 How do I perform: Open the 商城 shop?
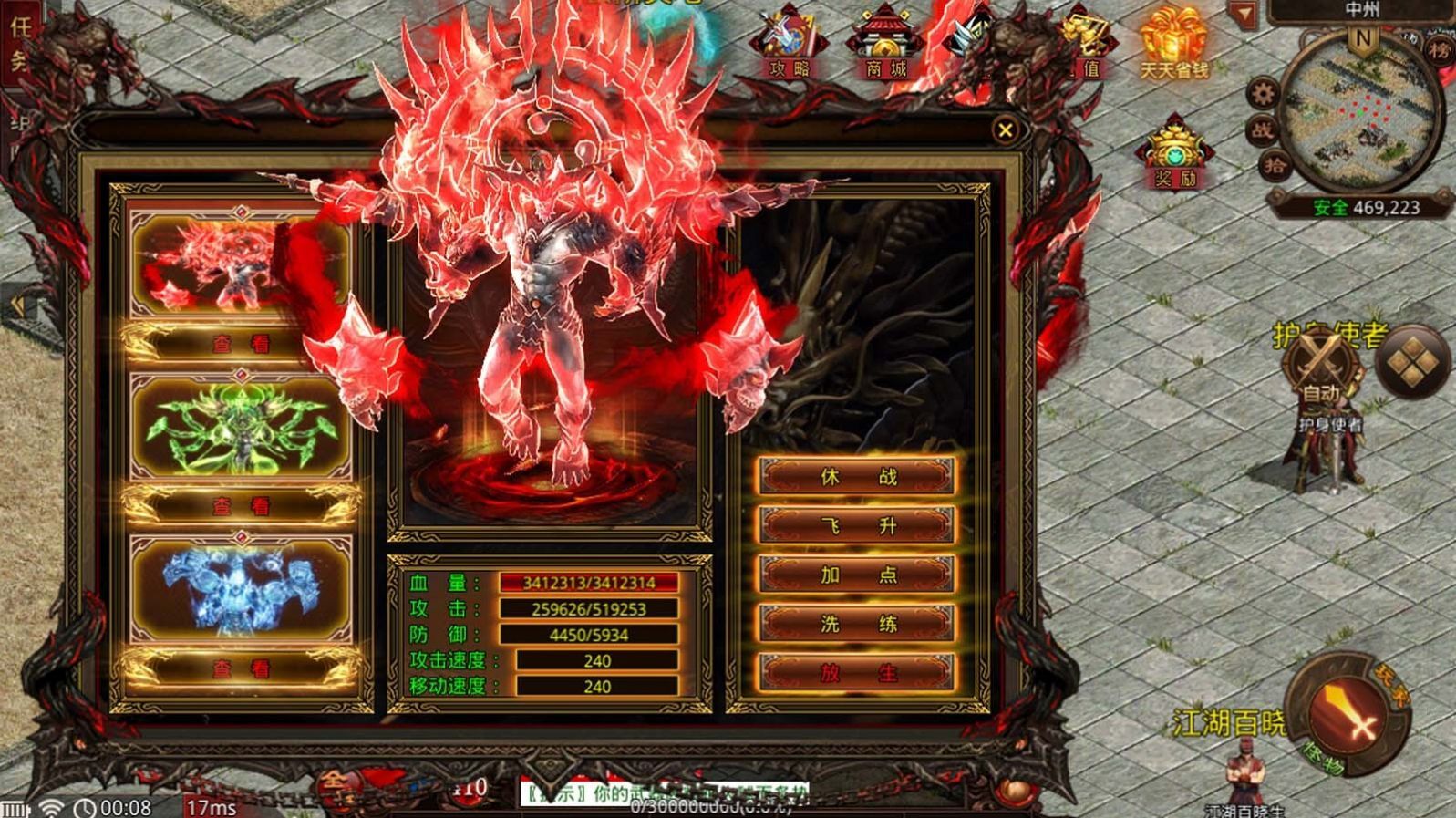point(884,45)
